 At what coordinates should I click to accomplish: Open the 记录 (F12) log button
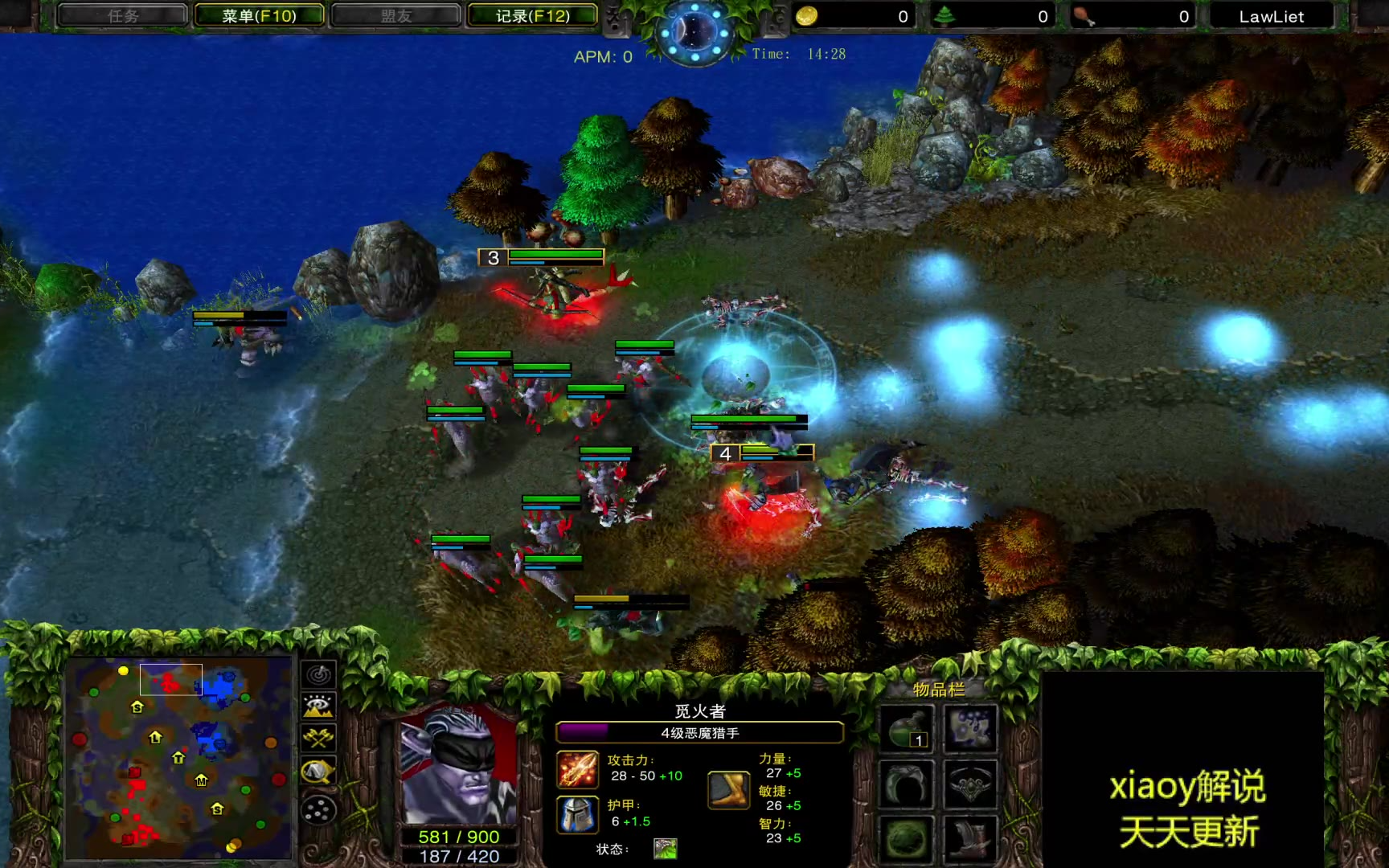532,16
